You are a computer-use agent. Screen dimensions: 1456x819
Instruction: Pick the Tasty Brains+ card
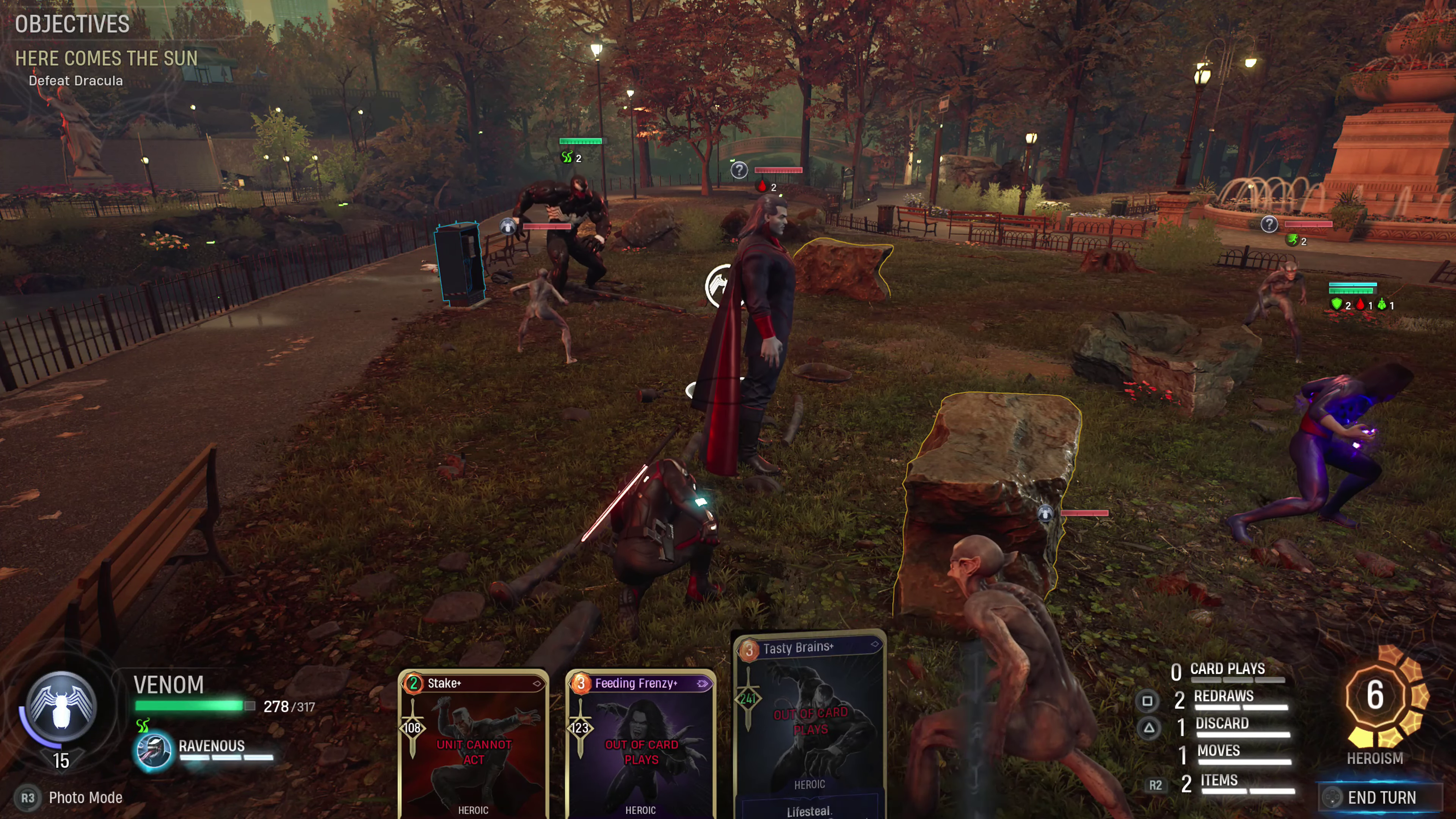coord(809,723)
